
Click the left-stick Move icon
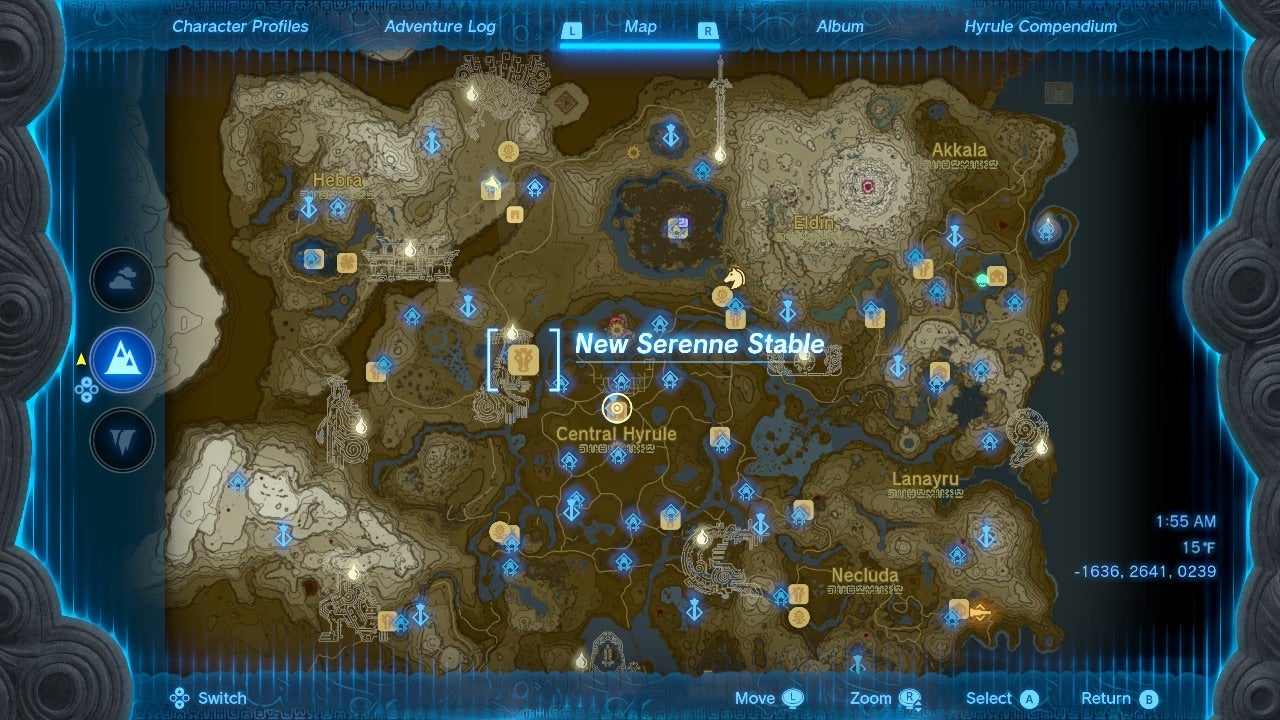[793, 697]
